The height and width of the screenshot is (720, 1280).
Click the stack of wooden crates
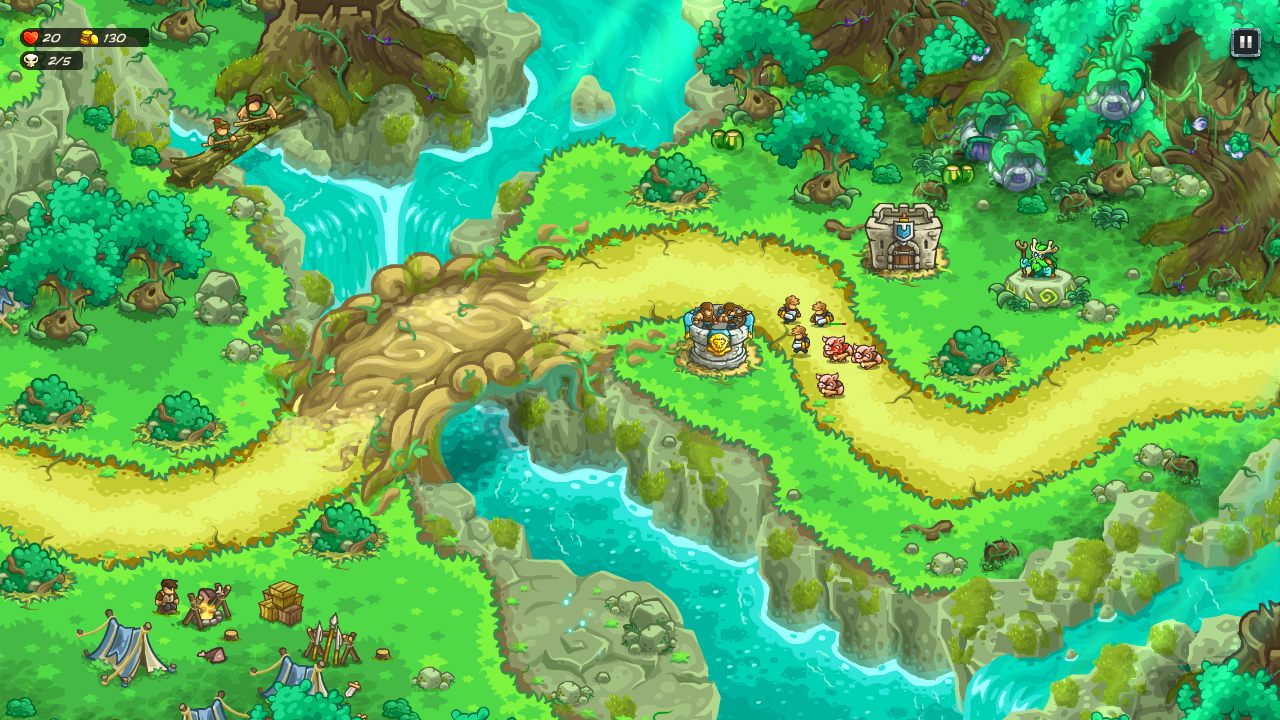(x=283, y=600)
